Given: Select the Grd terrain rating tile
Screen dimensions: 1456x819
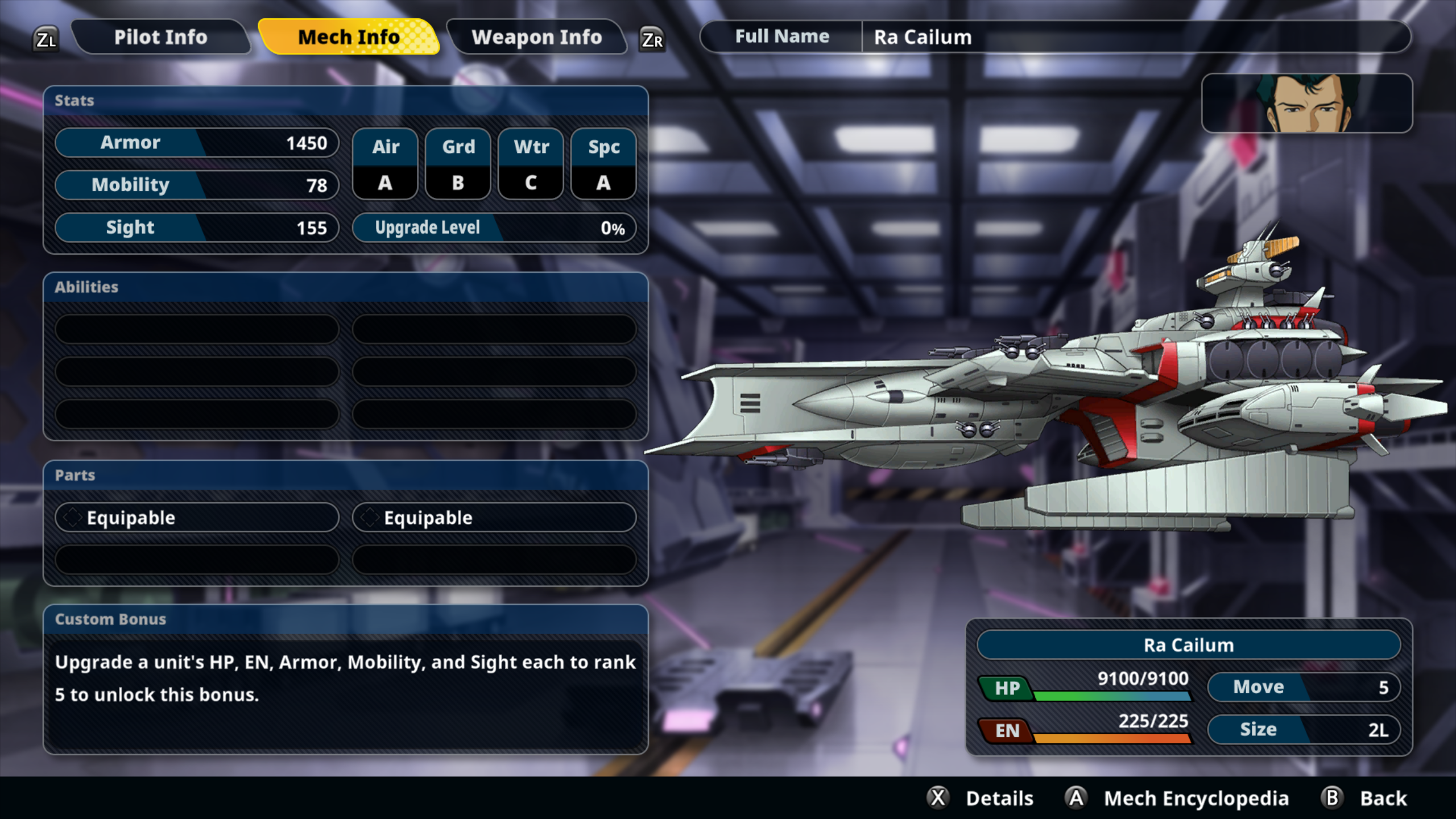Looking at the screenshot, I should [x=458, y=164].
